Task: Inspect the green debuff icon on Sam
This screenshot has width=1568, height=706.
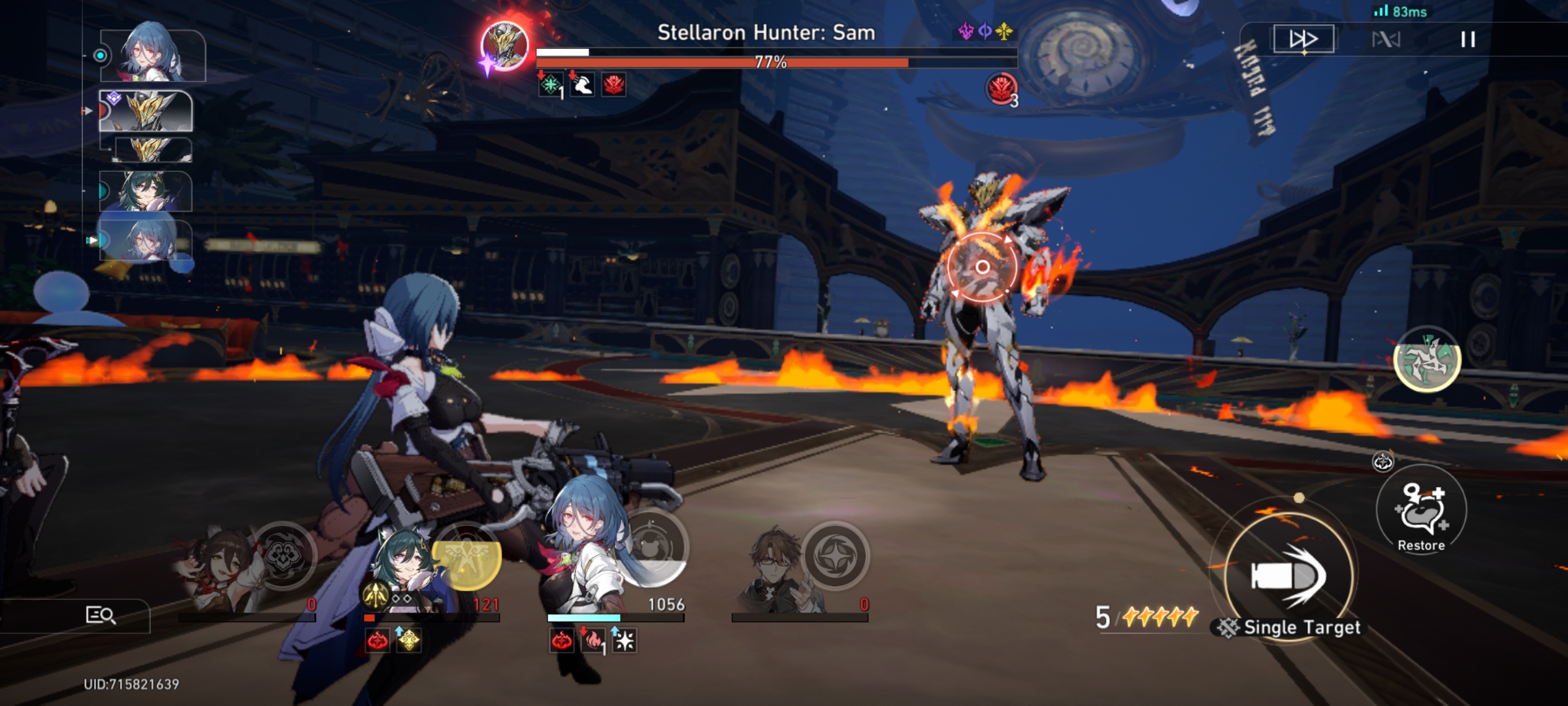Action: coord(549,86)
